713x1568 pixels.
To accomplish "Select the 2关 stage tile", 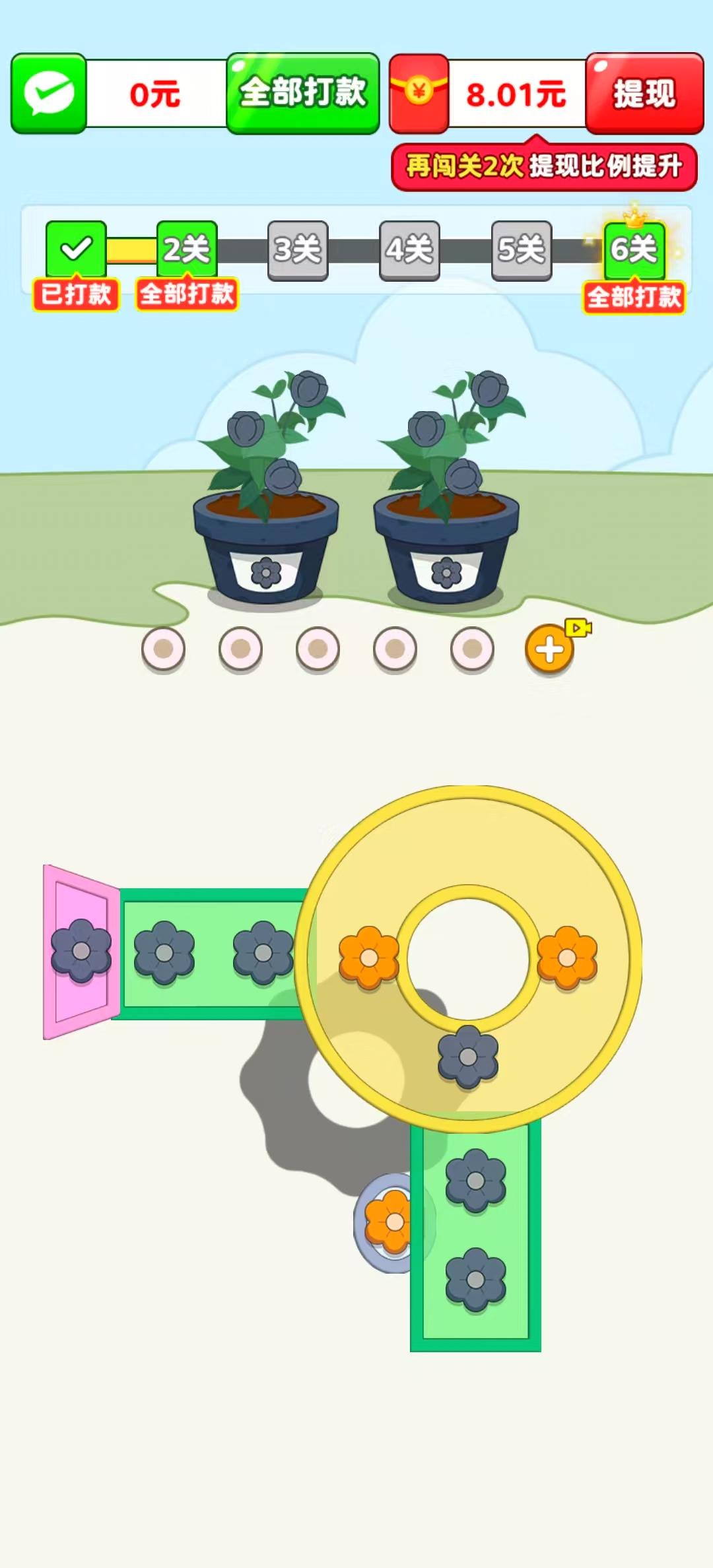I will pos(187,249).
